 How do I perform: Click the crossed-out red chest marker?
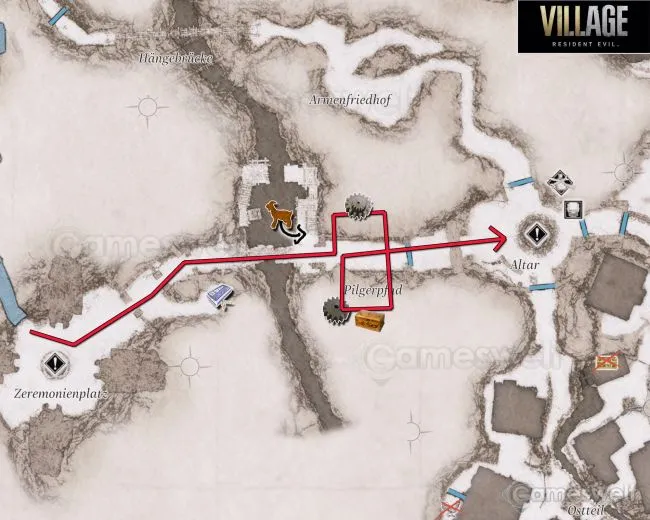pos(606,361)
